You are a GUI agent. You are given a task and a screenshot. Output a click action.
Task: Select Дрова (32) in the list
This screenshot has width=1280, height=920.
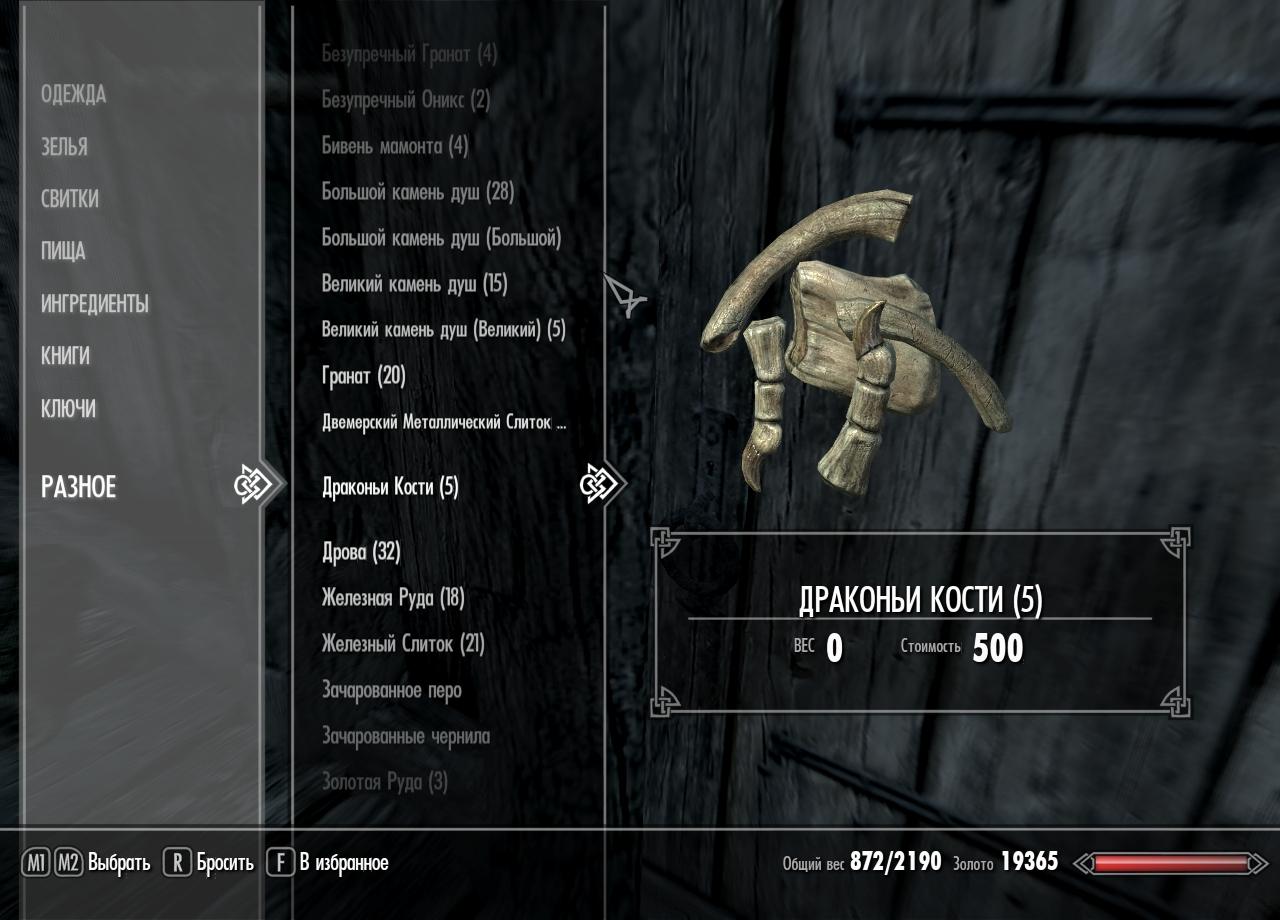(x=361, y=552)
